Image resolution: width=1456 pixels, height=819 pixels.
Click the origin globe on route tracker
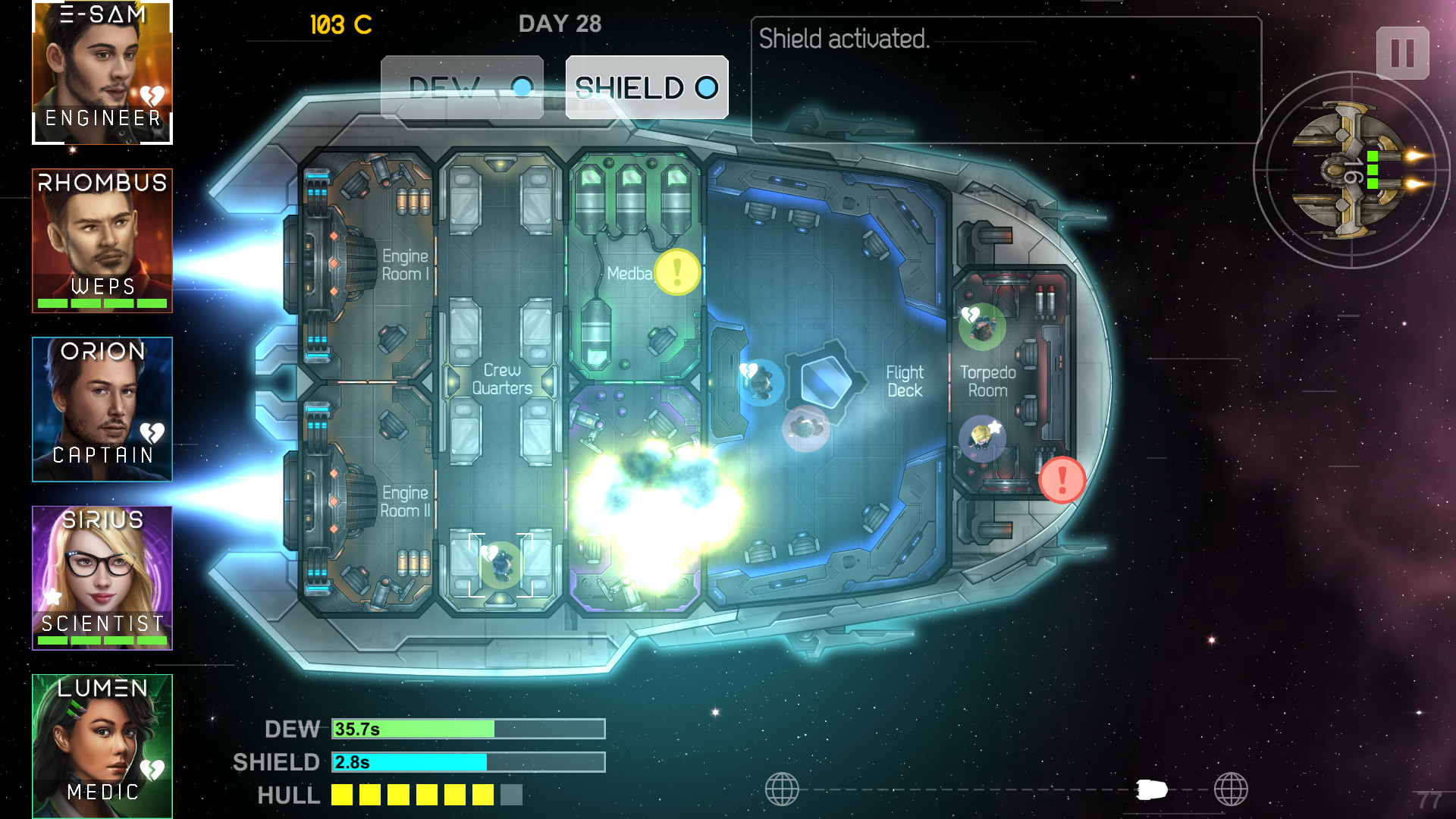pos(782,789)
